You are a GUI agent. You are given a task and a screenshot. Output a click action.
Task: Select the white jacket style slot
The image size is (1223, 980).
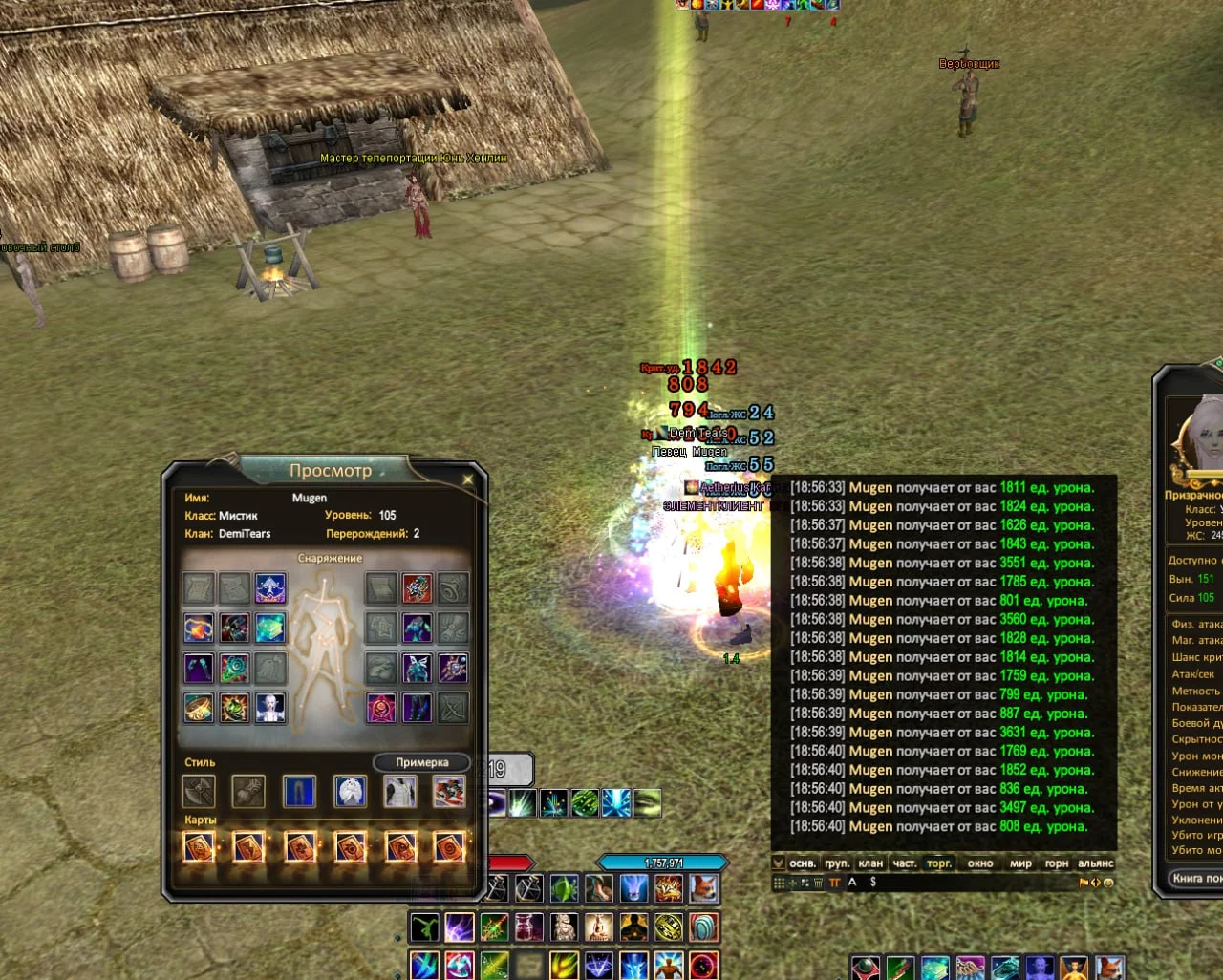click(x=399, y=791)
